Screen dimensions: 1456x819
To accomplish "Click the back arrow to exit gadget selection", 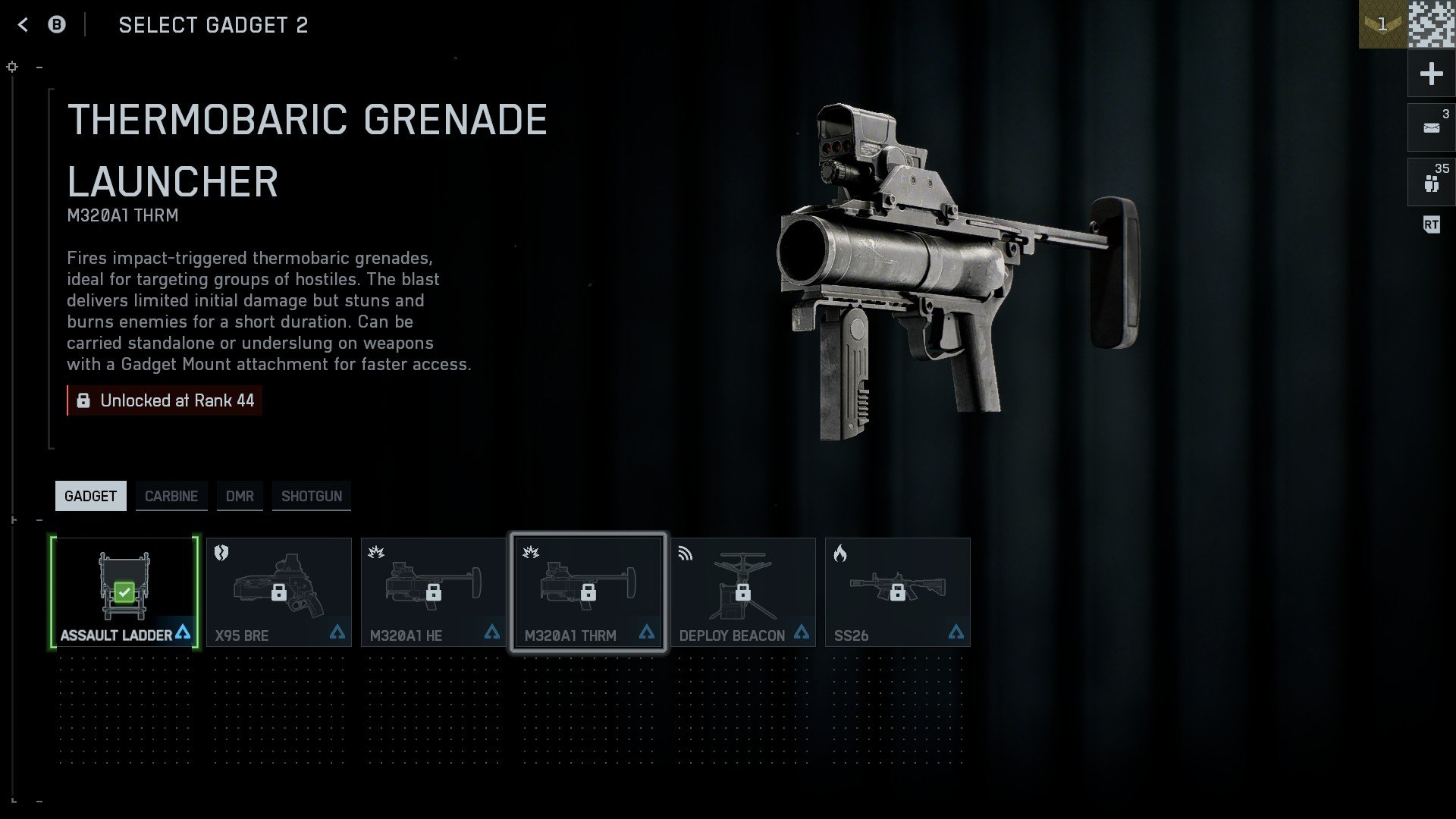I will coord(23,24).
